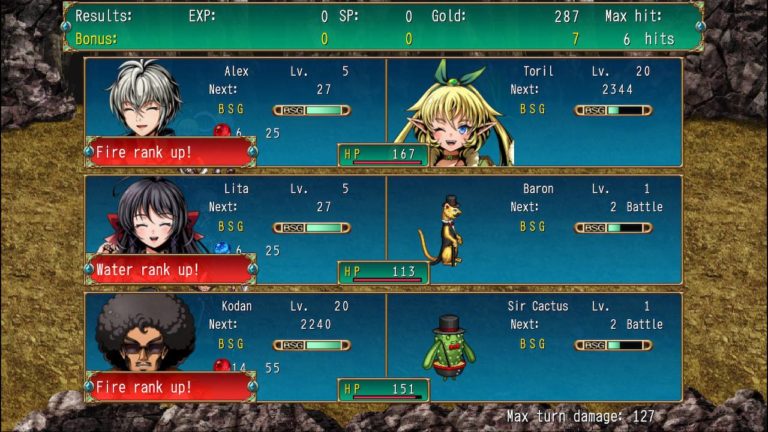The width and height of the screenshot is (768, 432).
Task: Select Kodan's result panel
Action: pyautogui.click(x=235, y=346)
